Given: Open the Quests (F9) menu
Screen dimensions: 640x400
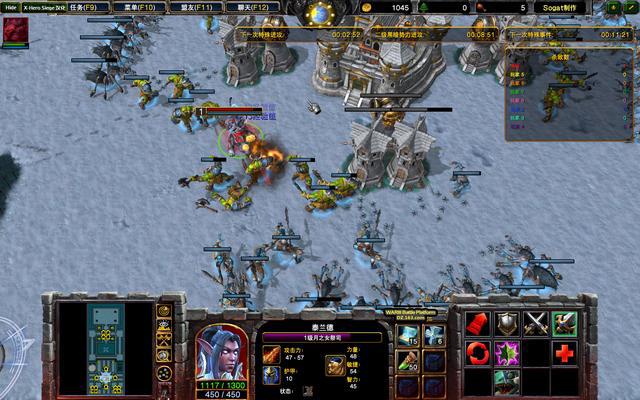Looking at the screenshot, I should pyautogui.click(x=83, y=7).
